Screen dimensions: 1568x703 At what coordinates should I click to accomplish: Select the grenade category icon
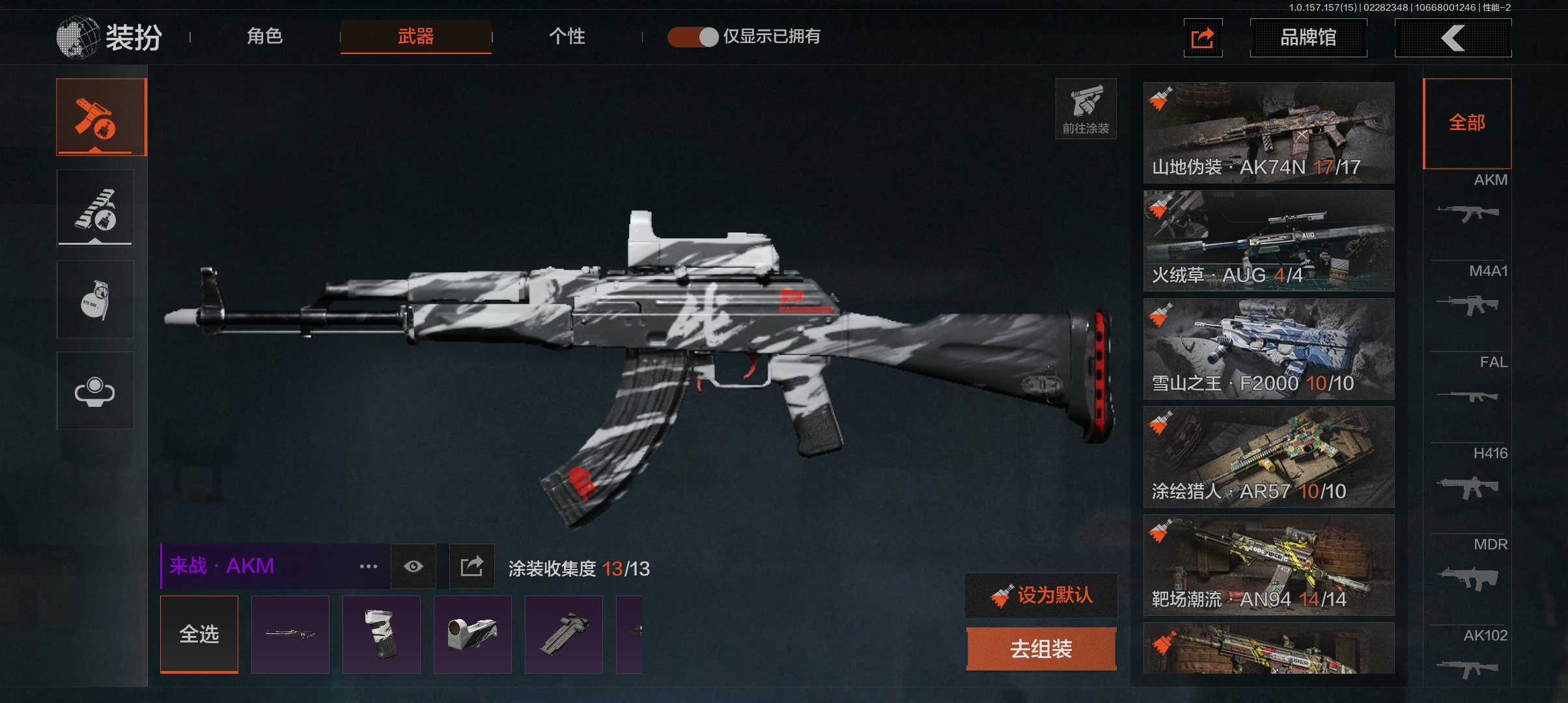point(95,299)
